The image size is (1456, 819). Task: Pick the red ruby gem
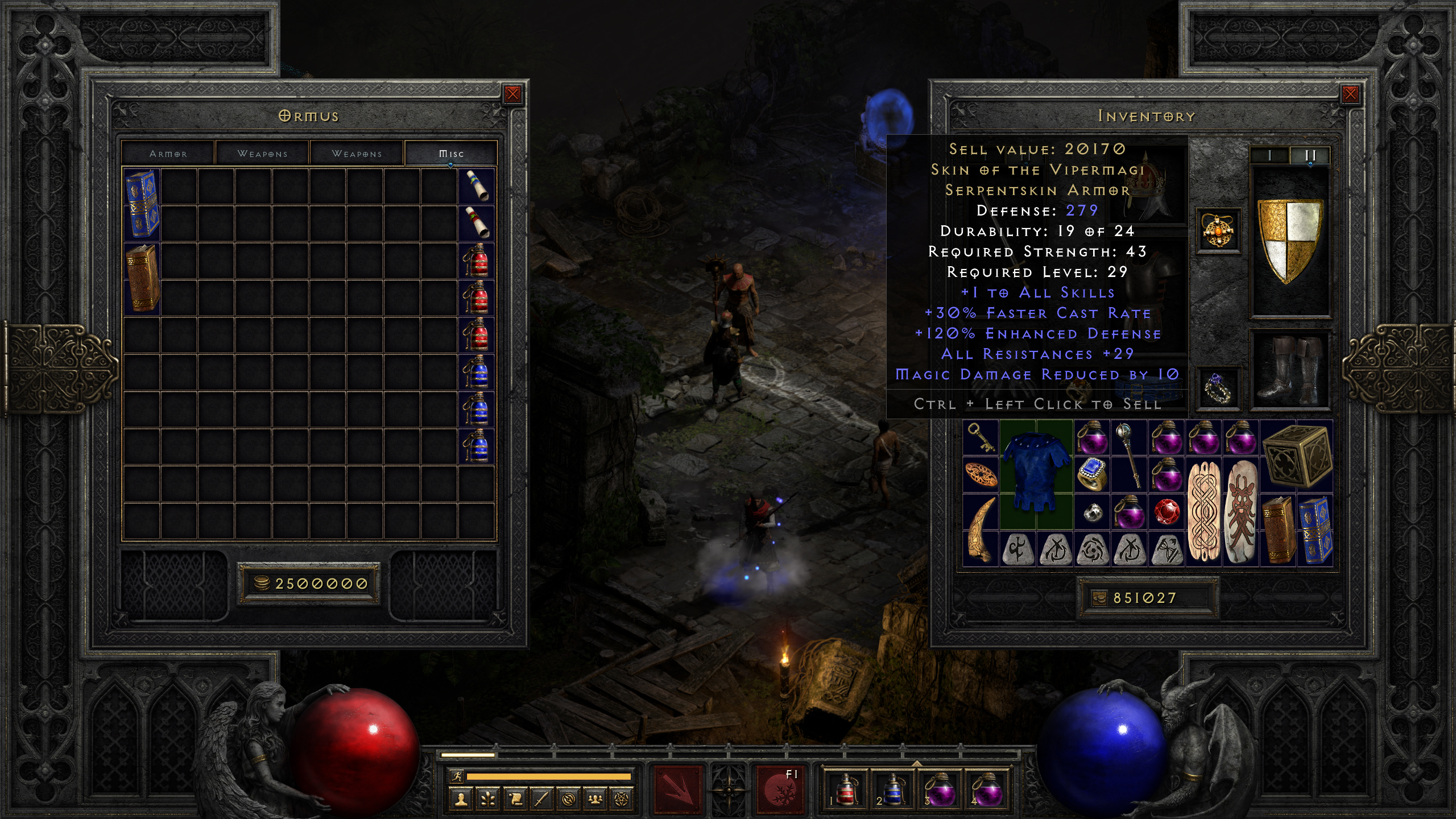[1166, 511]
